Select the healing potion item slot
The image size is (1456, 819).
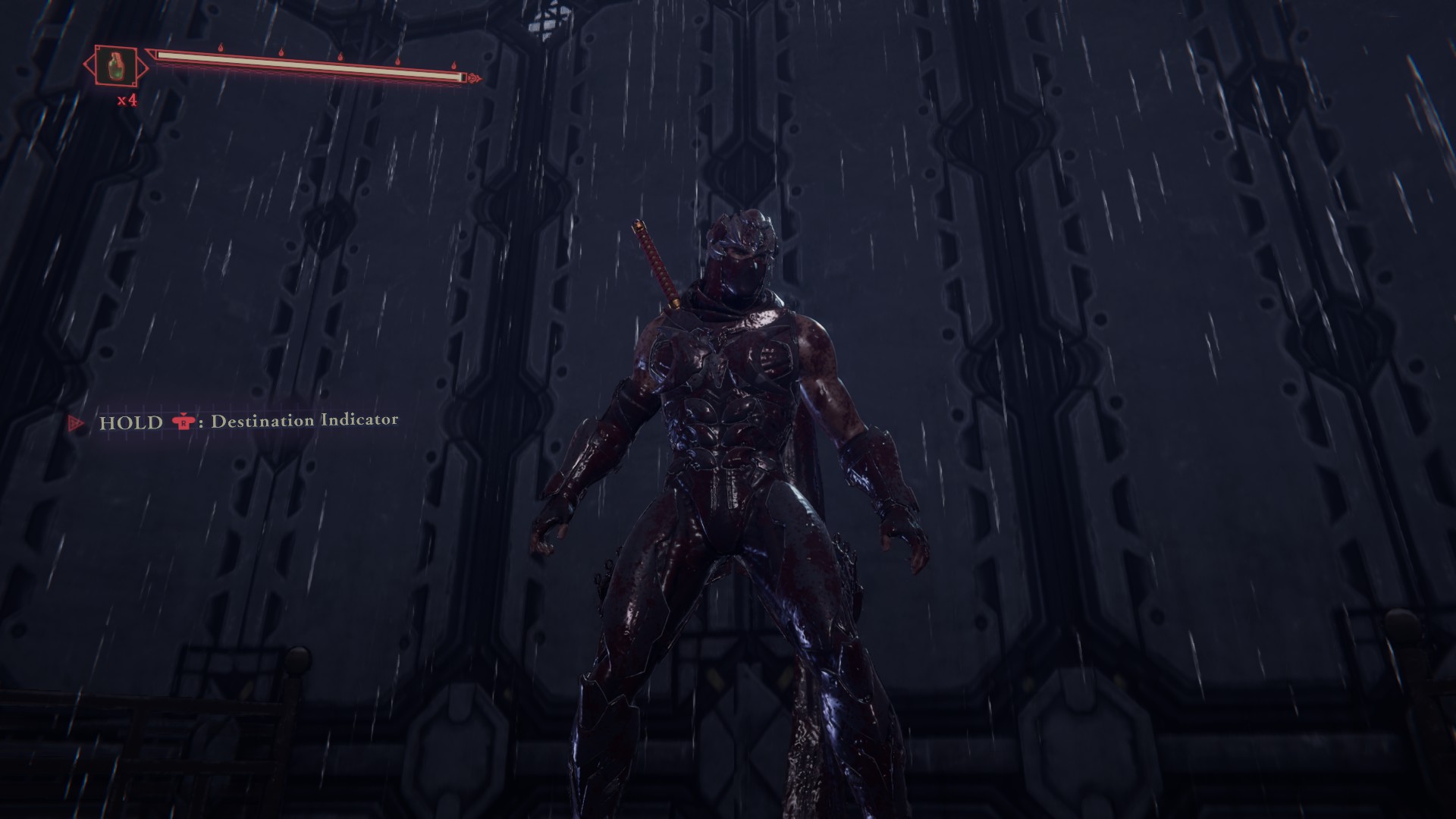[116, 66]
